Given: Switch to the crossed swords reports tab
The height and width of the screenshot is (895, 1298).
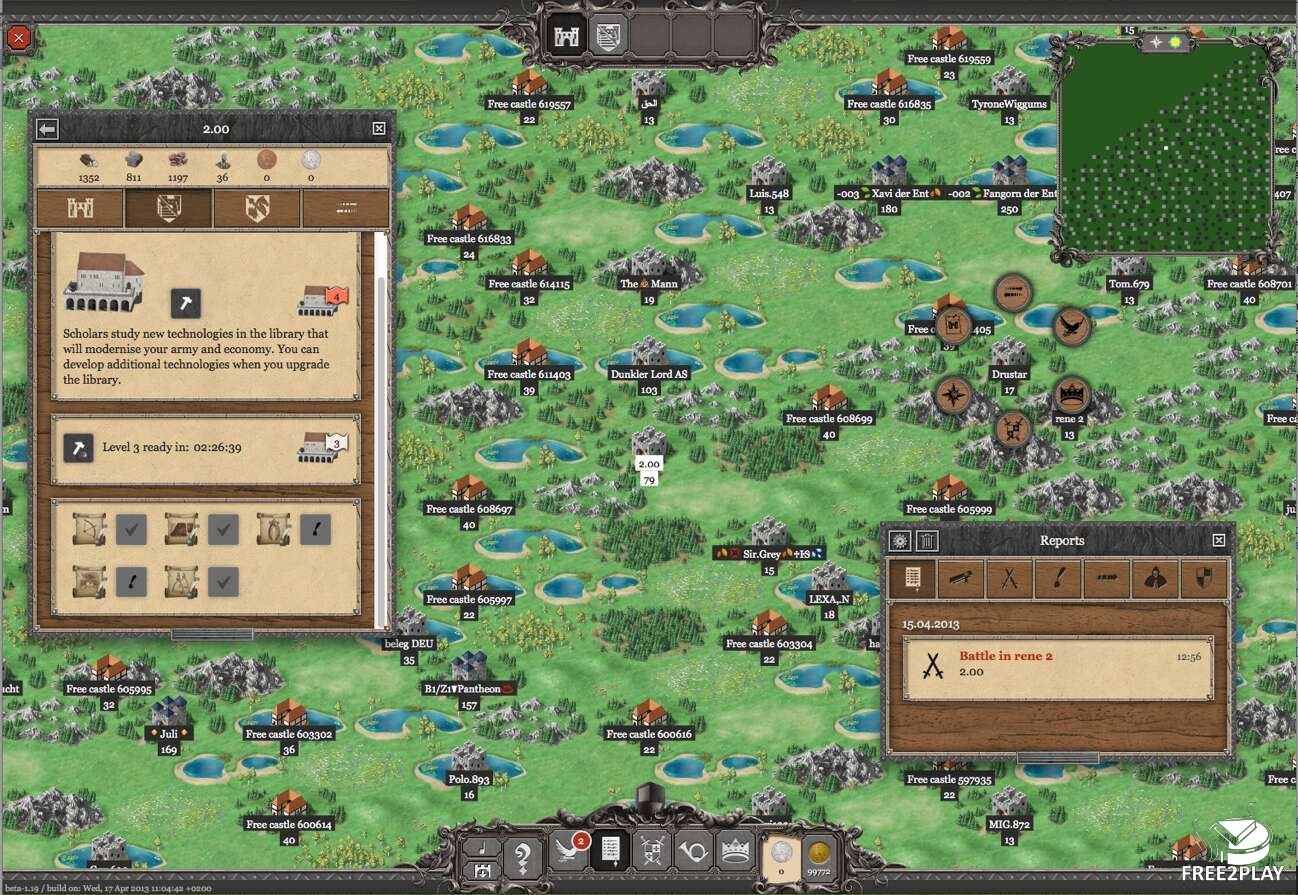Looking at the screenshot, I should click(1009, 578).
